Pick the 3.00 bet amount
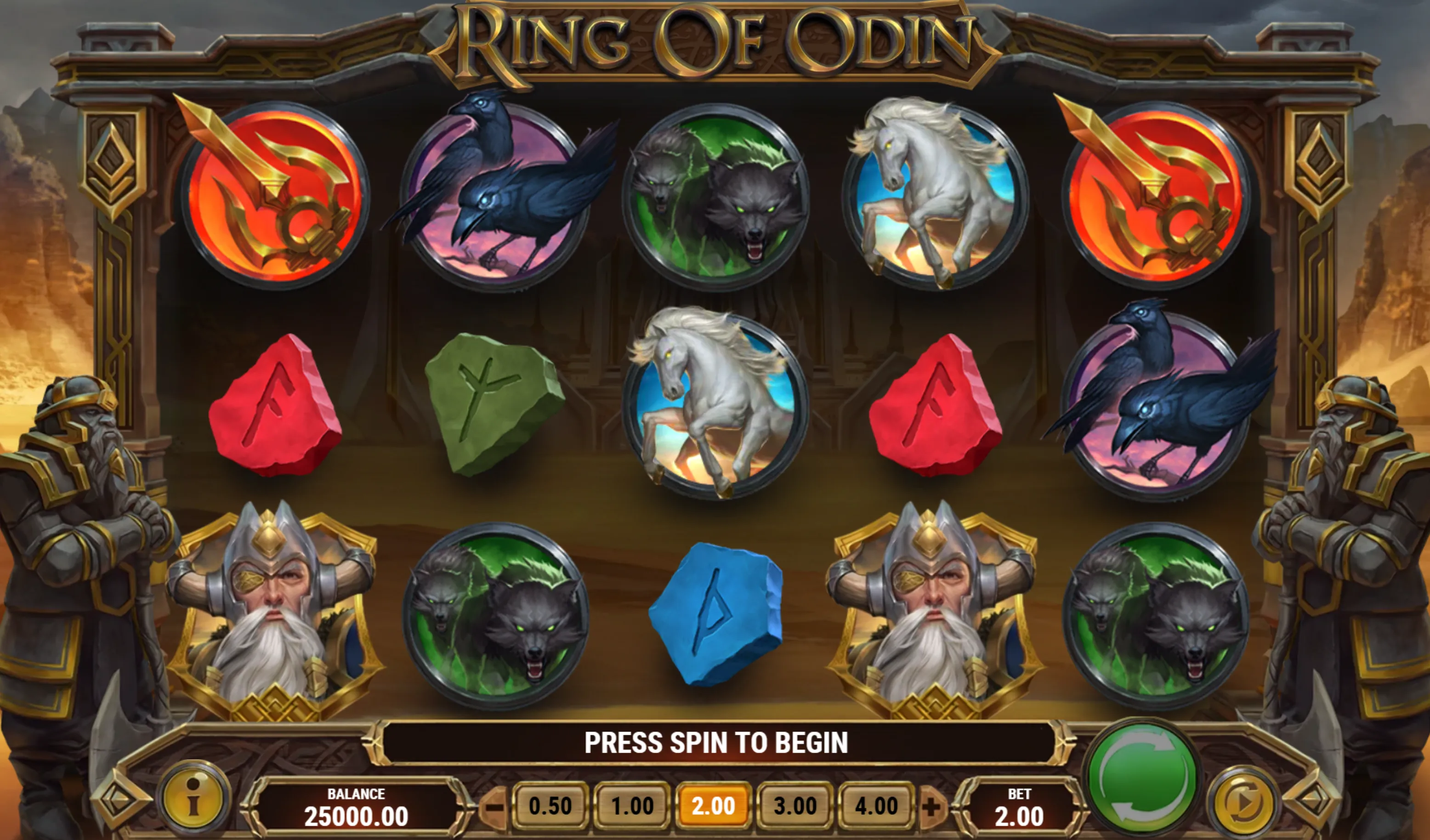 point(795,806)
